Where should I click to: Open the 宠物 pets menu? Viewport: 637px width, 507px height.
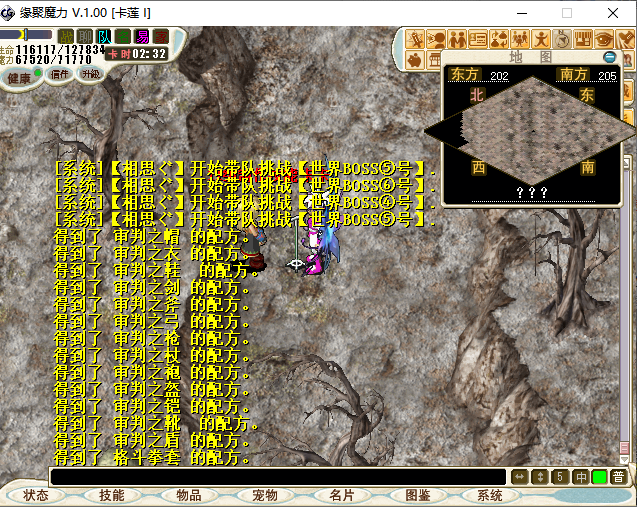[x=264, y=495]
